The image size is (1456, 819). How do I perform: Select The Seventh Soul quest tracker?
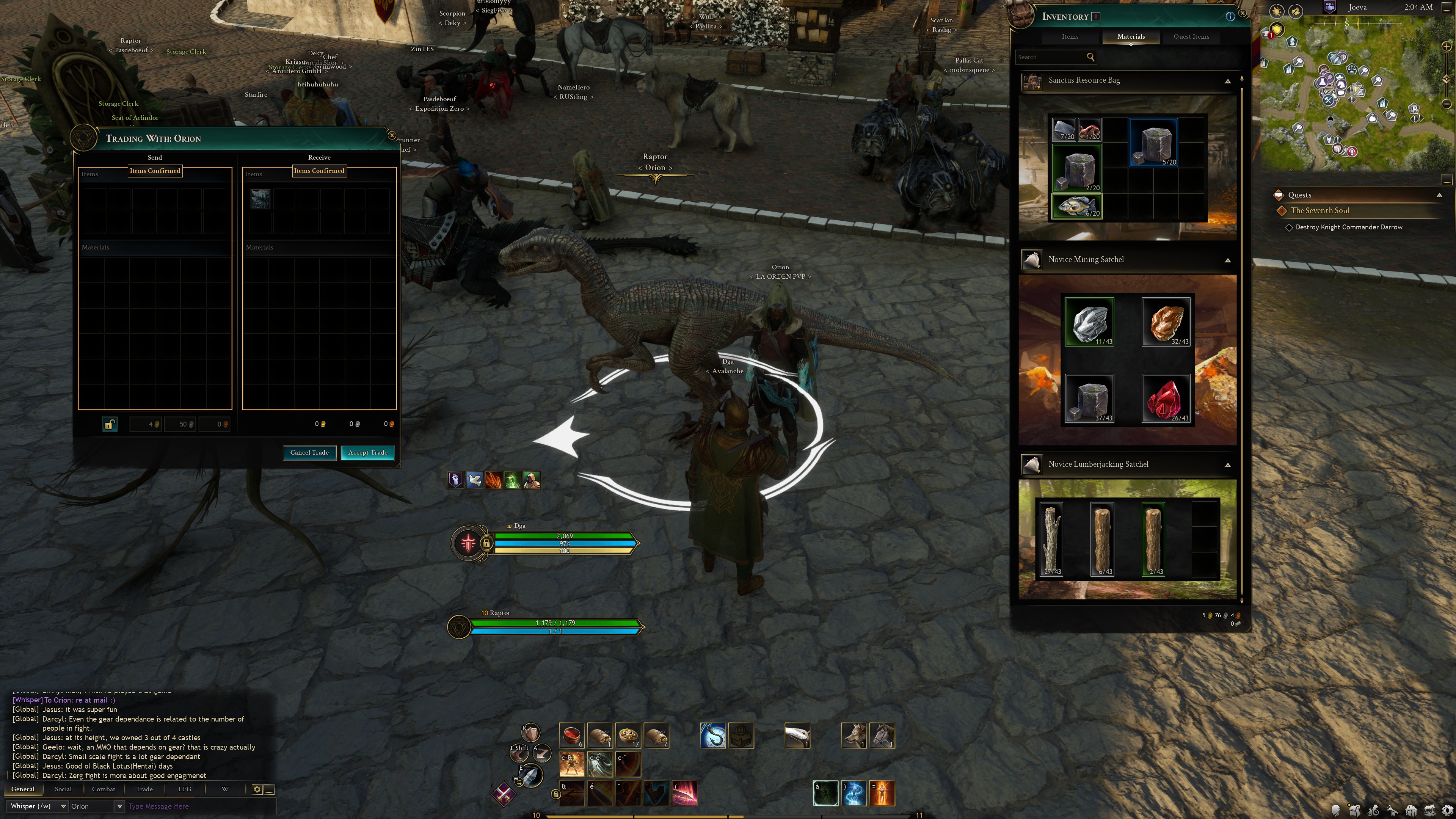click(x=1320, y=211)
